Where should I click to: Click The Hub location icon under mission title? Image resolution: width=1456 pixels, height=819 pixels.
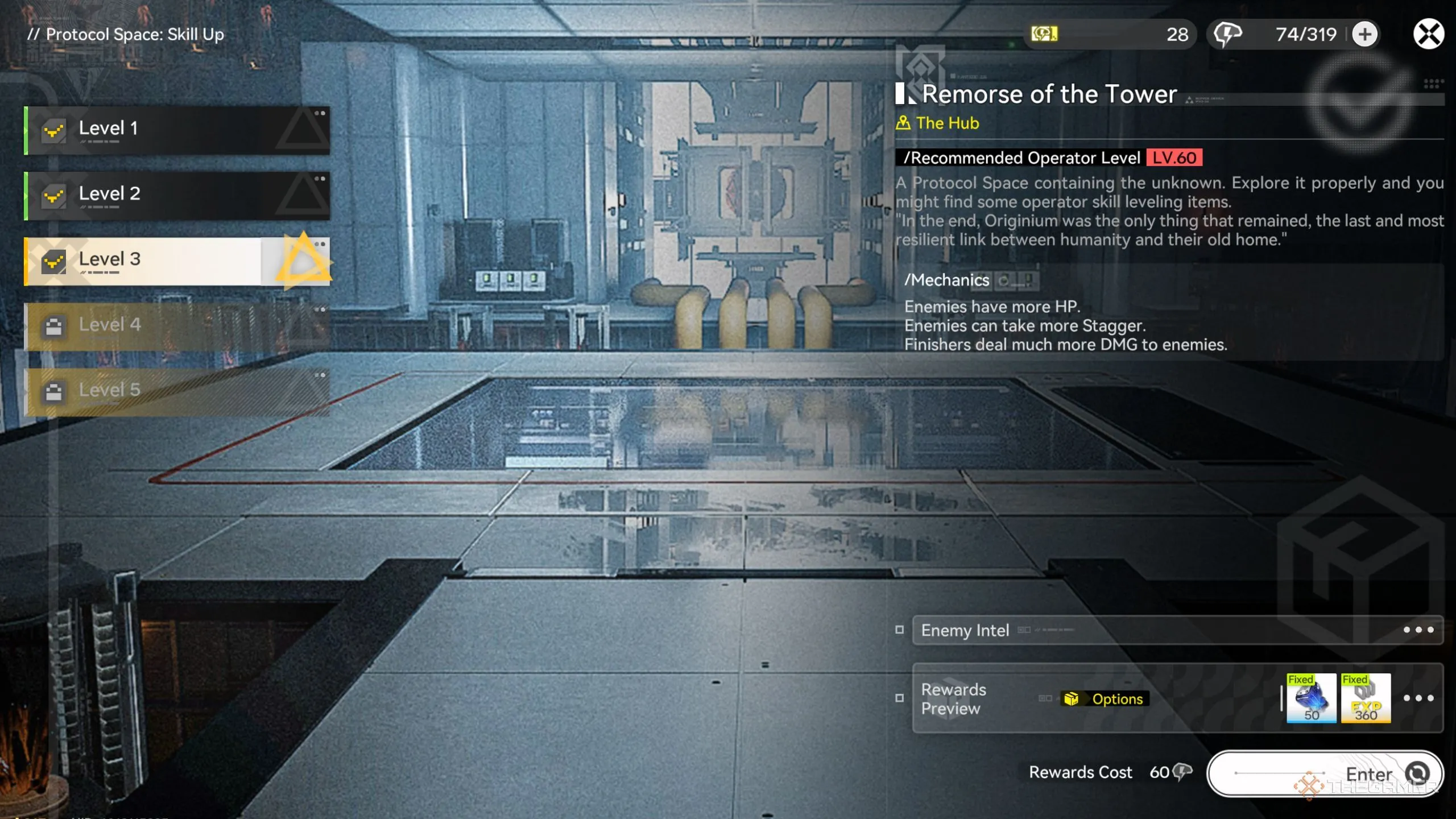pyautogui.click(x=904, y=123)
